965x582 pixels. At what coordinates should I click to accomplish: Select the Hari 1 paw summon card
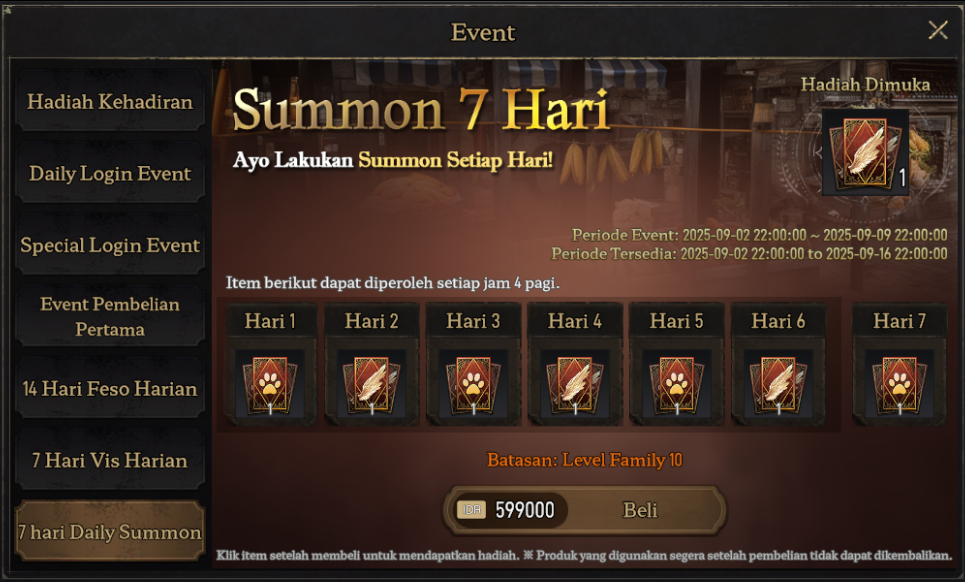(x=270, y=385)
